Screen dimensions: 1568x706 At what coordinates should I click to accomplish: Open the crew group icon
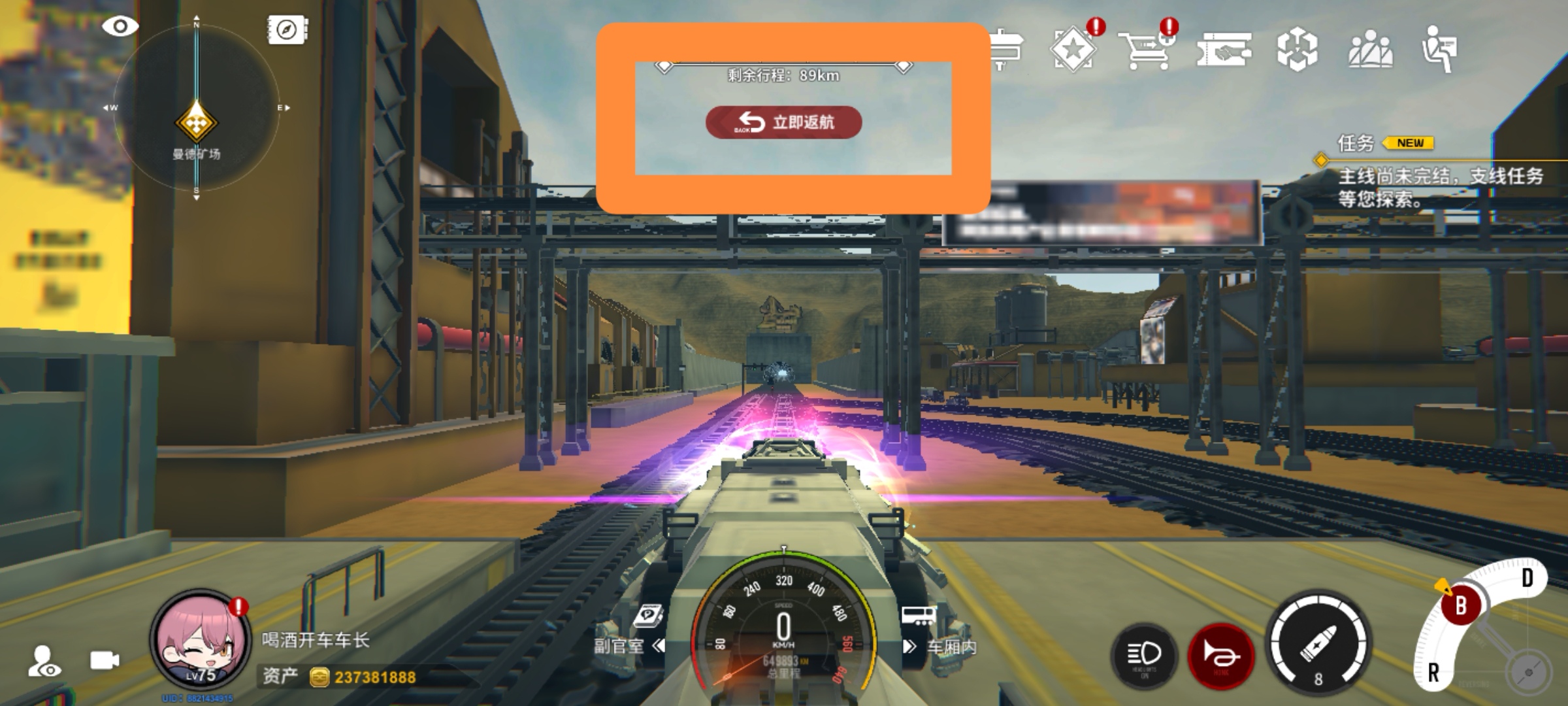click(x=1370, y=50)
